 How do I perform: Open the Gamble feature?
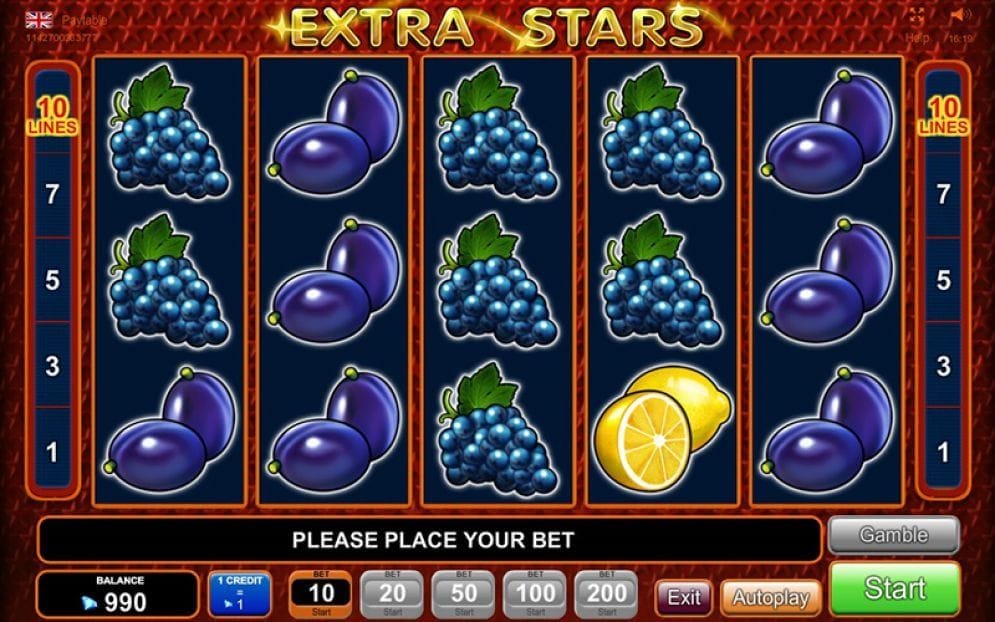(x=893, y=536)
